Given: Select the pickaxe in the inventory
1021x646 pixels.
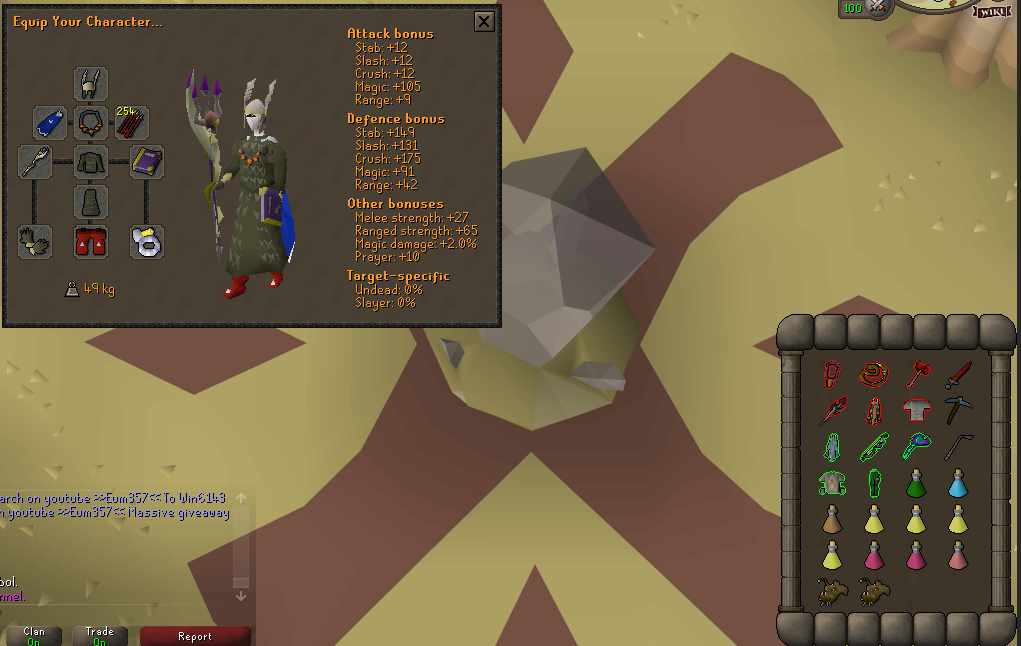Looking at the screenshot, I should (x=958, y=410).
